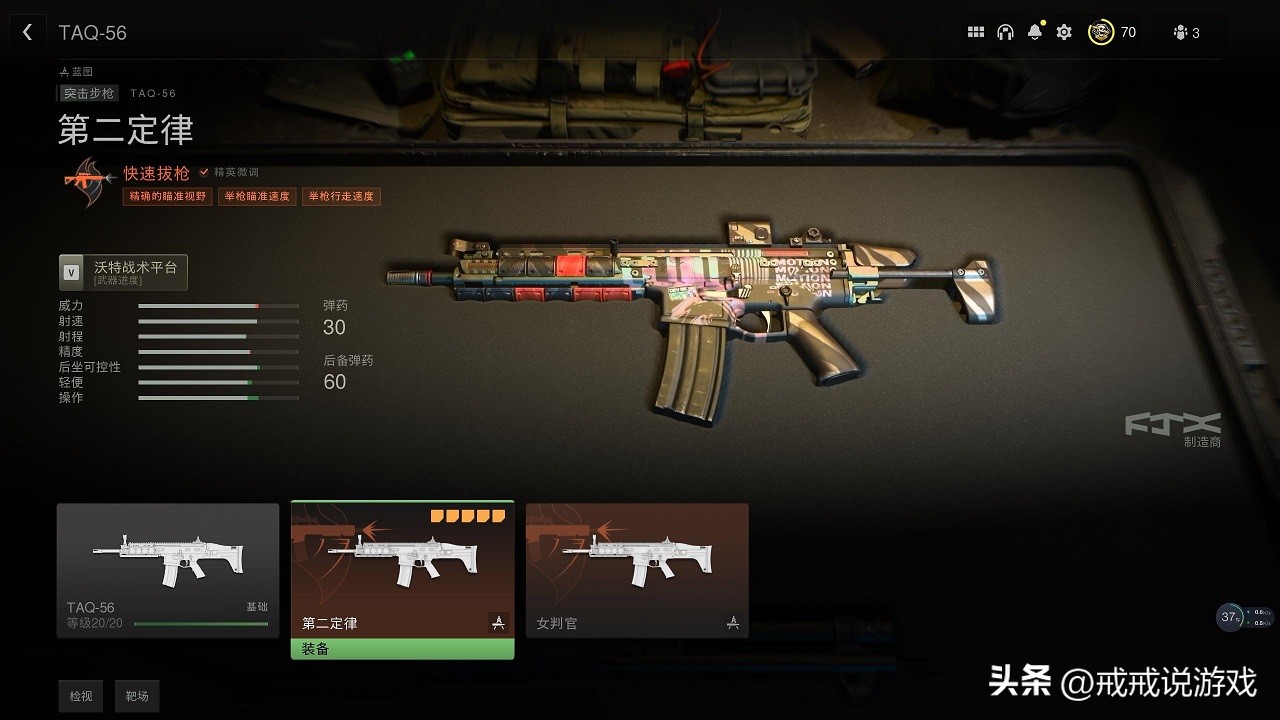Expand the 沃特战术平台 weapon progression panel
Image resolution: width=1280 pixels, height=720 pixels.
(121, 270)
